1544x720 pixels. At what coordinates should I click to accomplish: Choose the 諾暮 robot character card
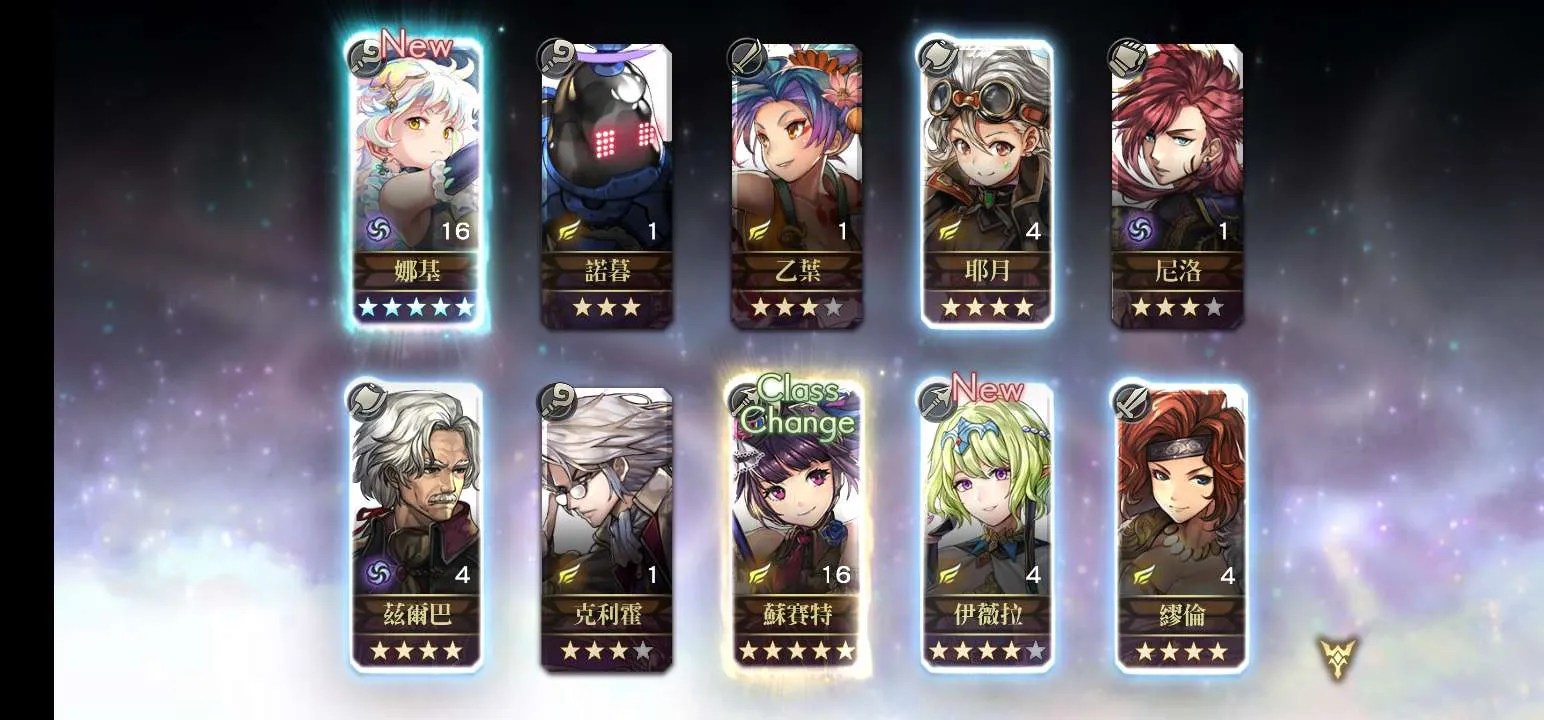pos(606,185)
